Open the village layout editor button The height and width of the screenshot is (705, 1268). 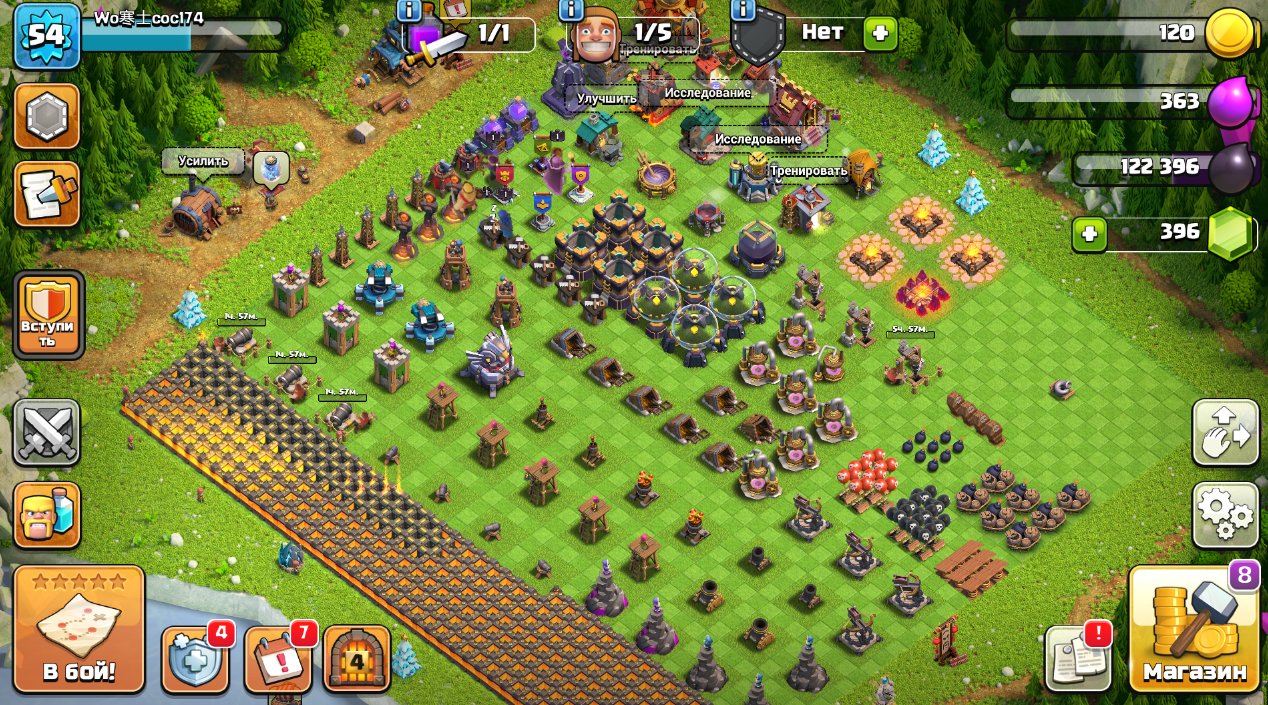1225,433
